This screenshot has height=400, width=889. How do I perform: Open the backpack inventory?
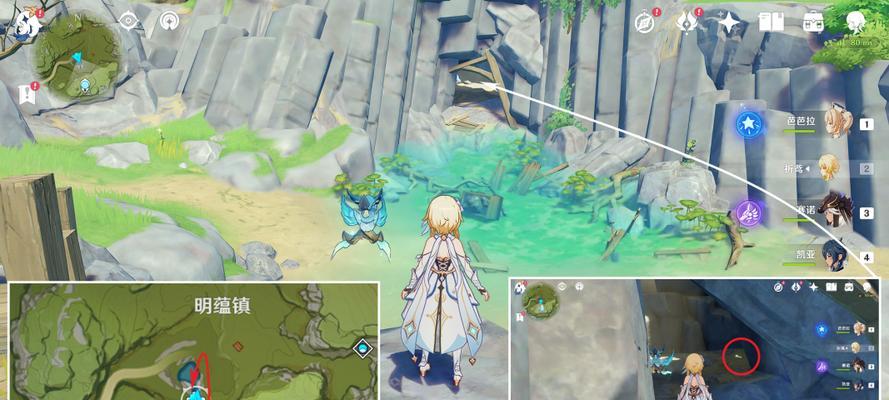[812, 22]
